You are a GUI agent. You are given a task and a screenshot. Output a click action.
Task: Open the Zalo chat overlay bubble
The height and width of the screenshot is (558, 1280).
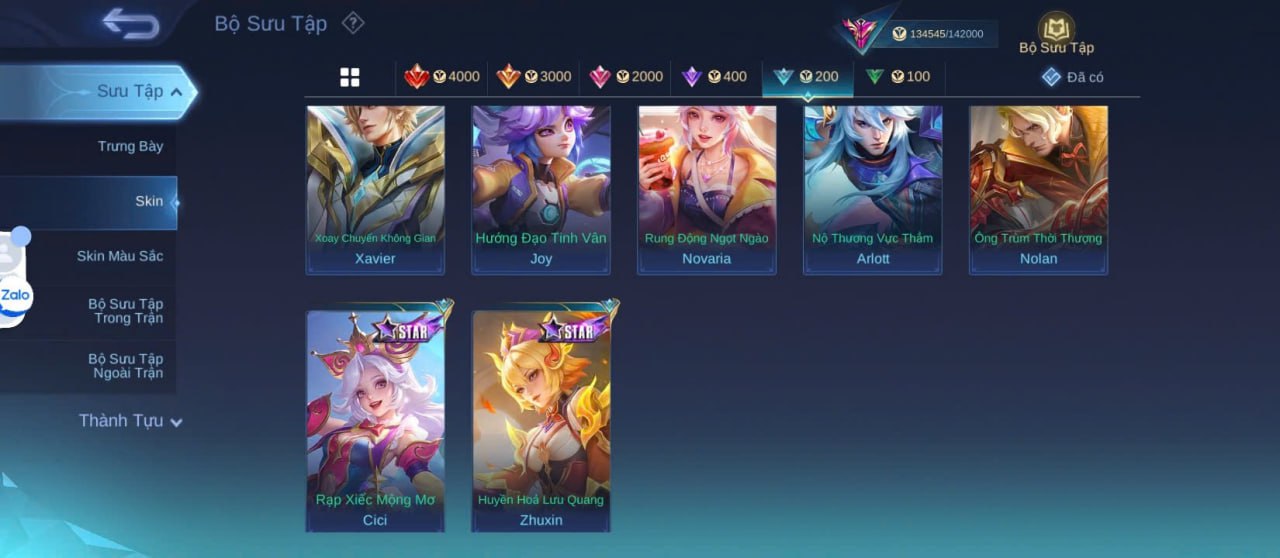[x=15, y=296]
